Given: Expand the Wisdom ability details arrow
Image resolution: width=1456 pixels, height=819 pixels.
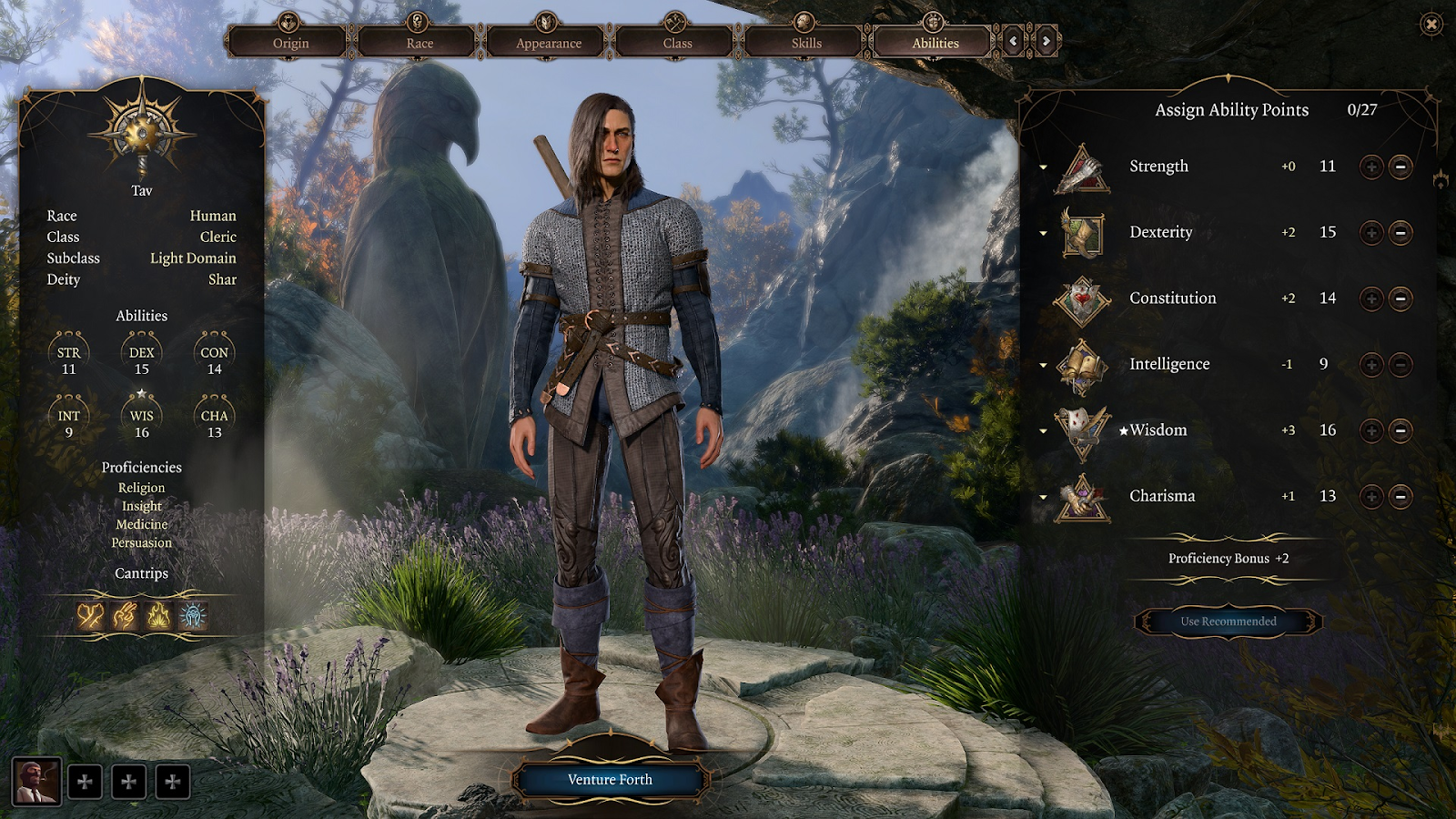Looking at the screenshot, I should tap(1044, 431).
